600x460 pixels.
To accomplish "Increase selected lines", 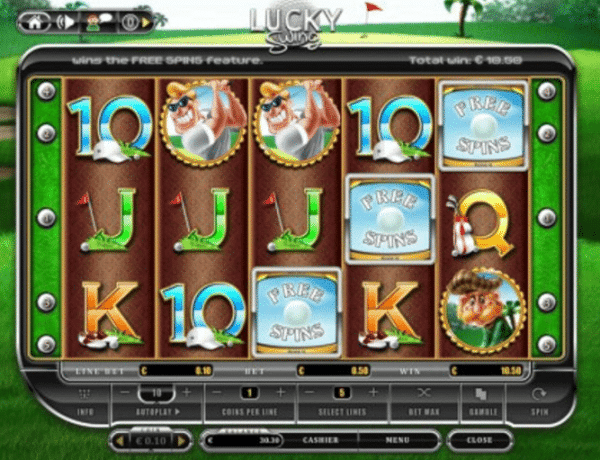I will pos(372,393).
